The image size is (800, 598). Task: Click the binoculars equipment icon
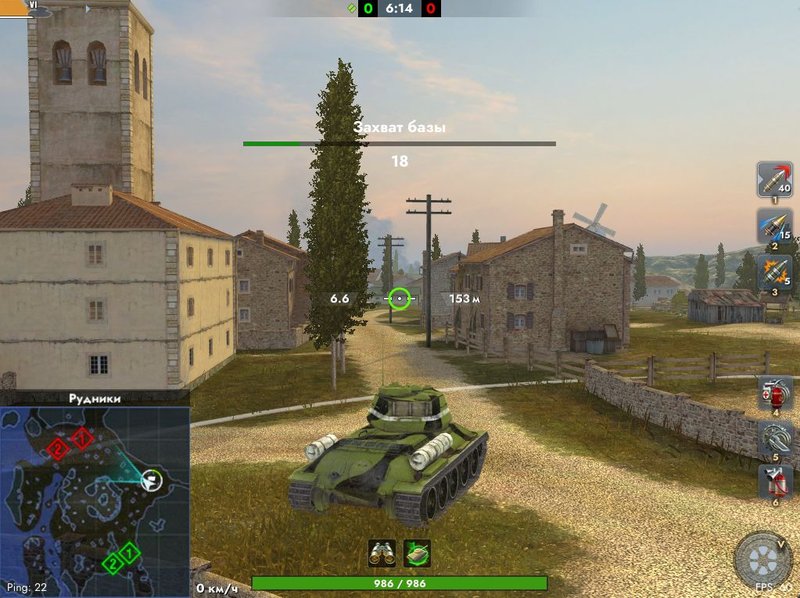(382, 552)
